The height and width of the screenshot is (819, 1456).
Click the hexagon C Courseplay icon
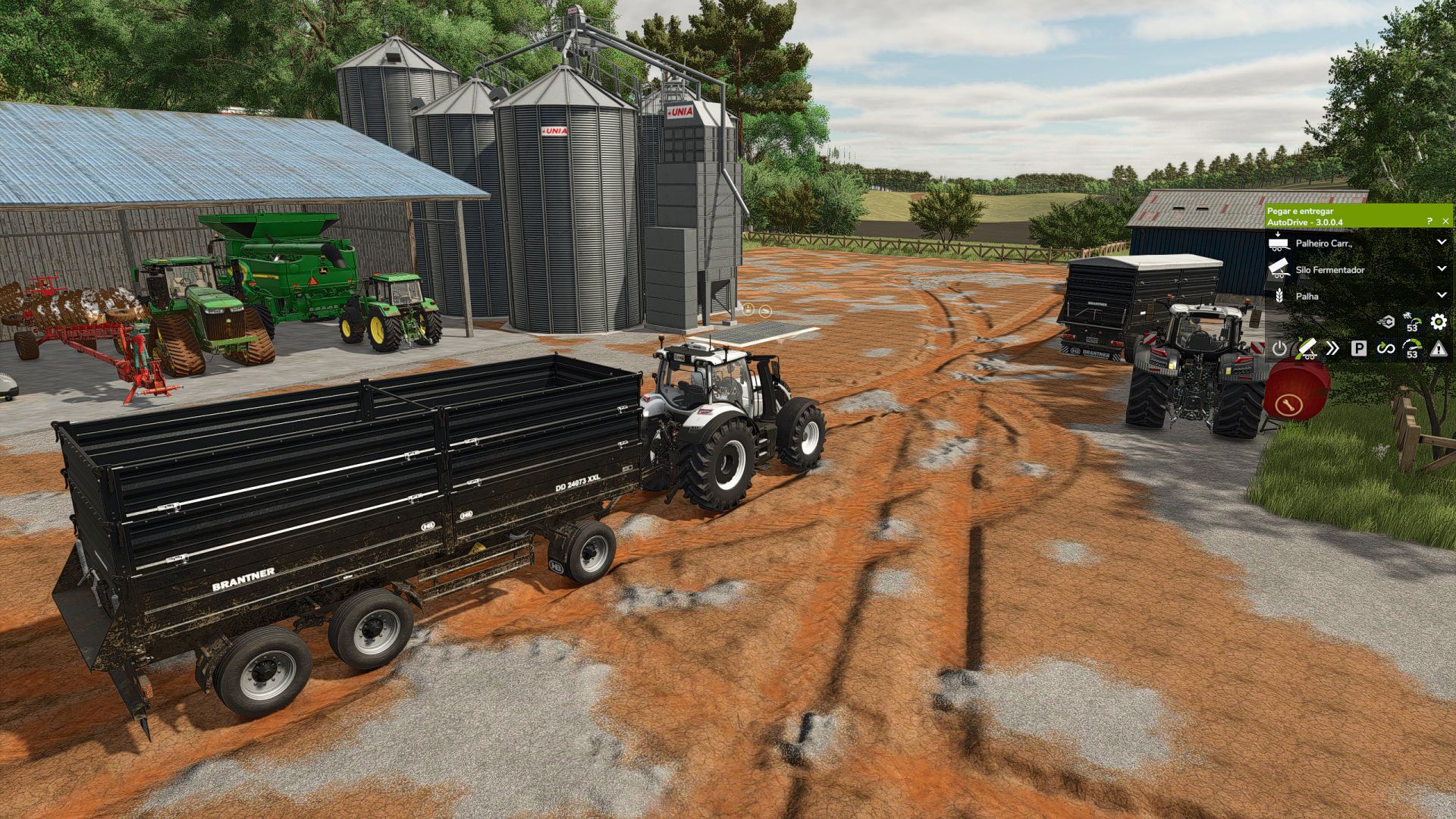coord(1385,322)
